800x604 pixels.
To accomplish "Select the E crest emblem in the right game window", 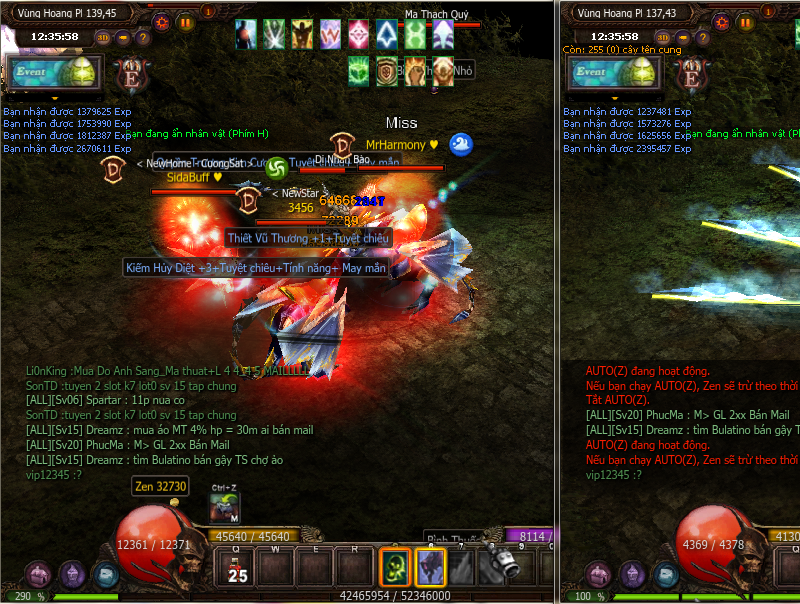I will coord(690,76).
